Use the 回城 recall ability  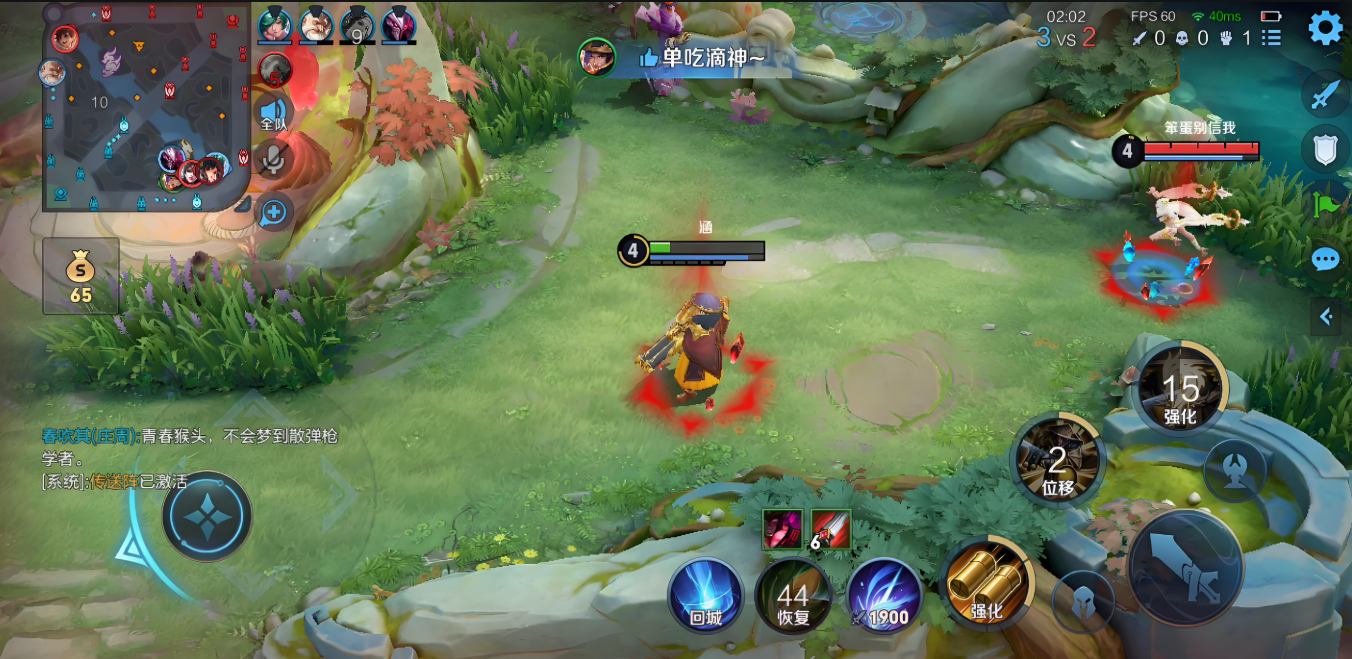706,595
